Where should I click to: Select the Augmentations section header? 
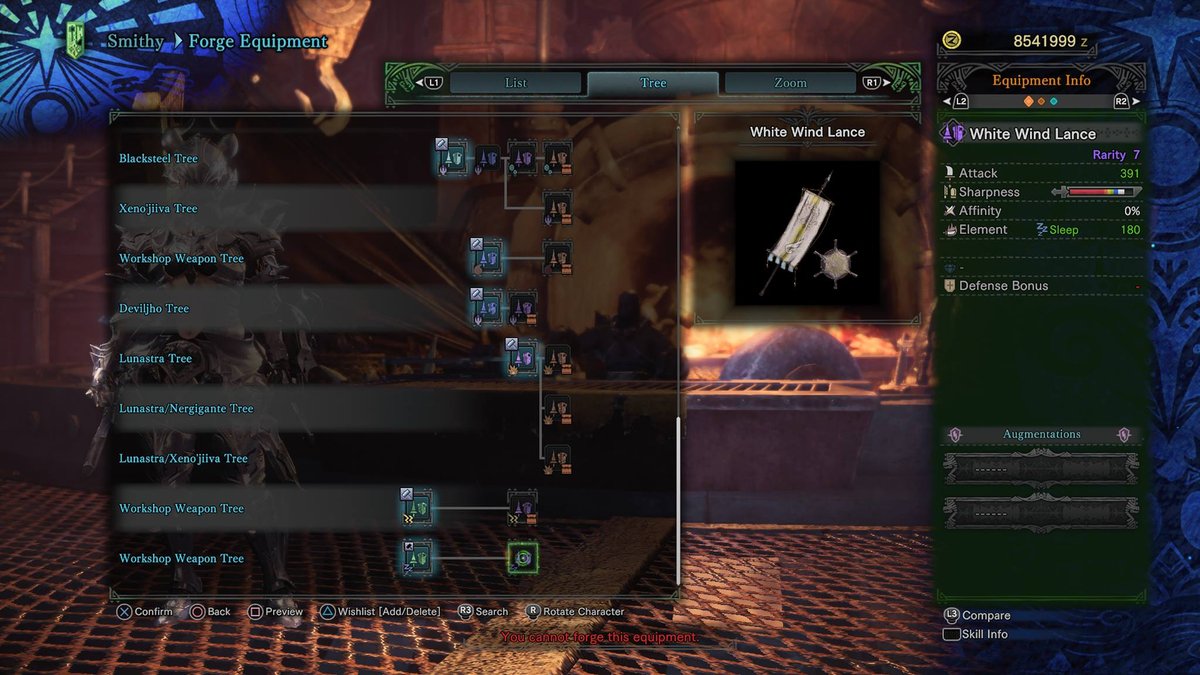[1041, 434]
